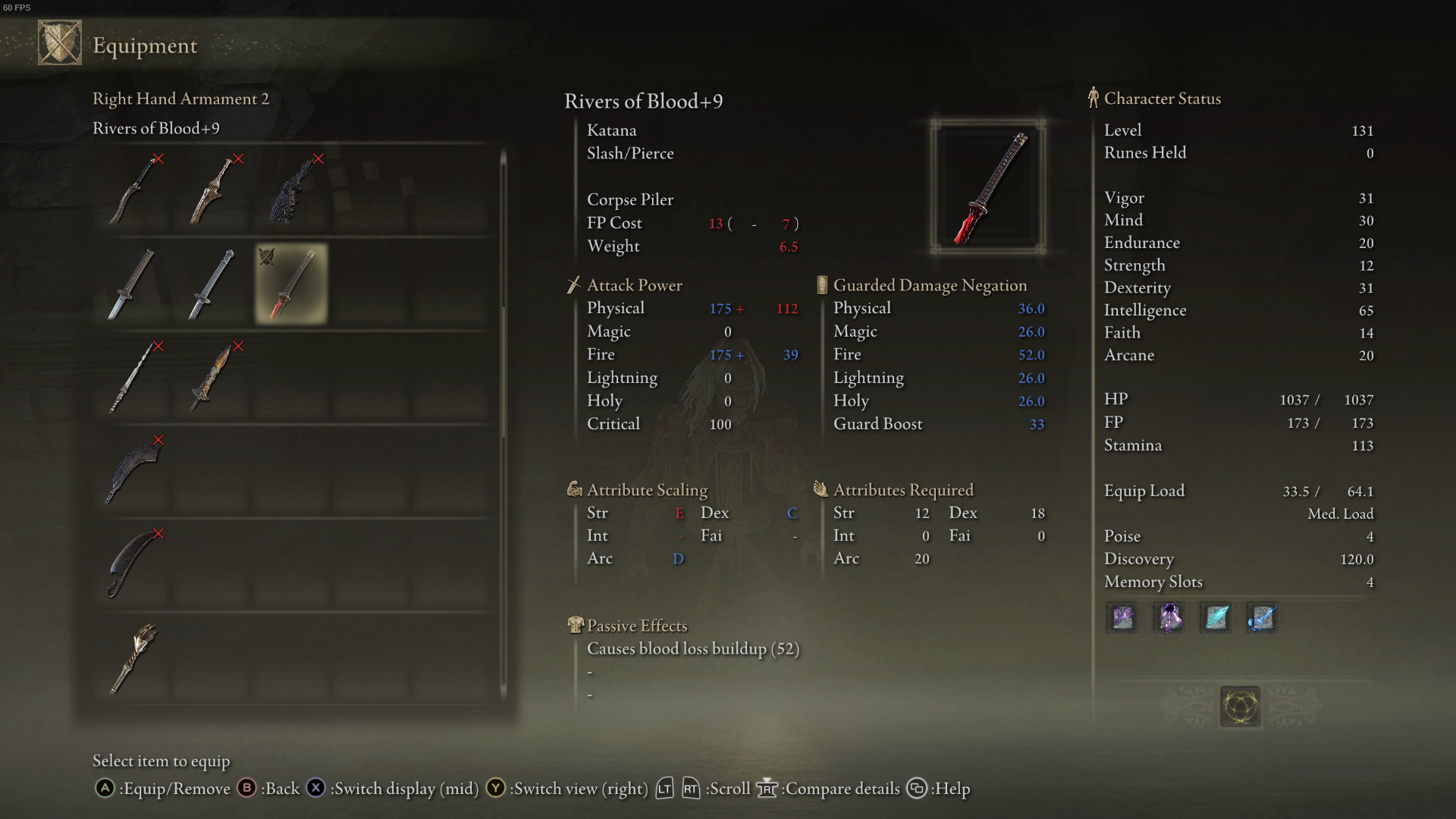Open the teal glintblade sorcery memory slot
Screen dimensions: 1456x819
[x=1214, y=618]
